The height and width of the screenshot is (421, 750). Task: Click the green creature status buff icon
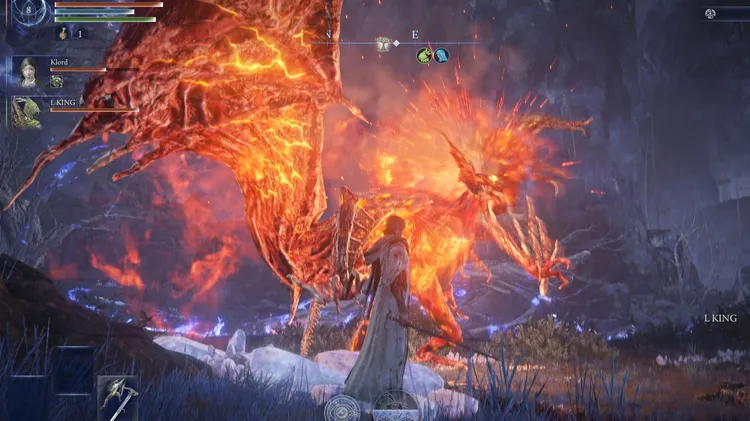pos(424,56)
